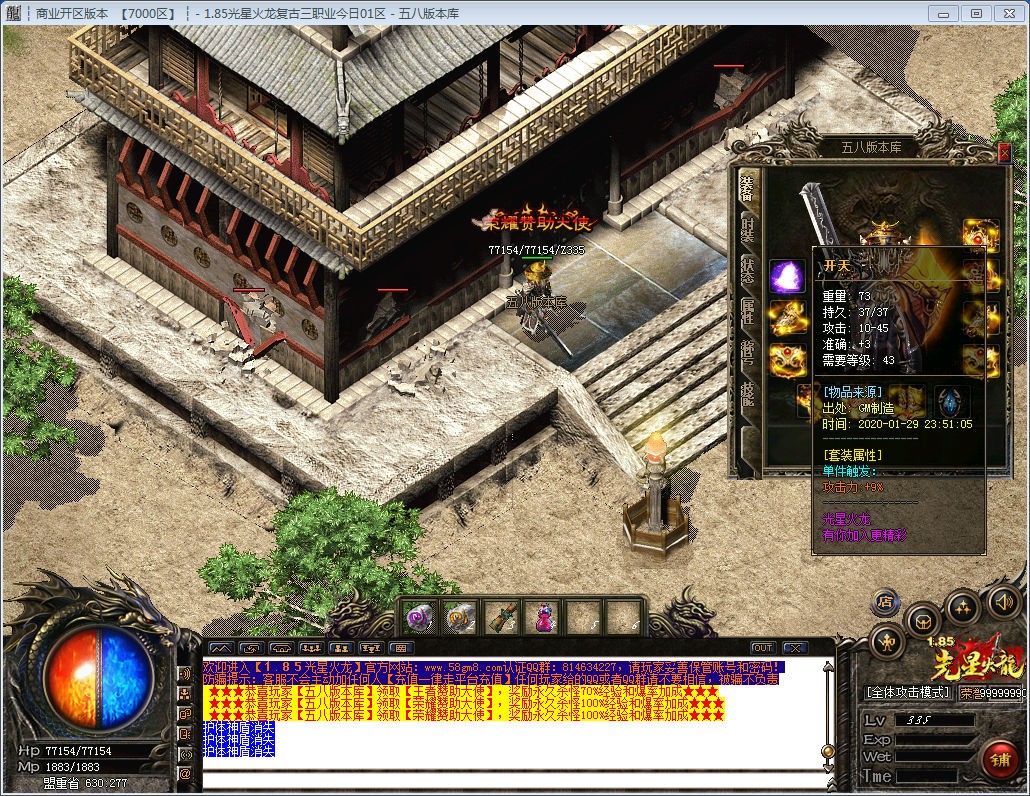The width and height of the screenshot is (1030, 796).
Task: Select the green bound scroll hotbar item
Action: coord(500,616)
